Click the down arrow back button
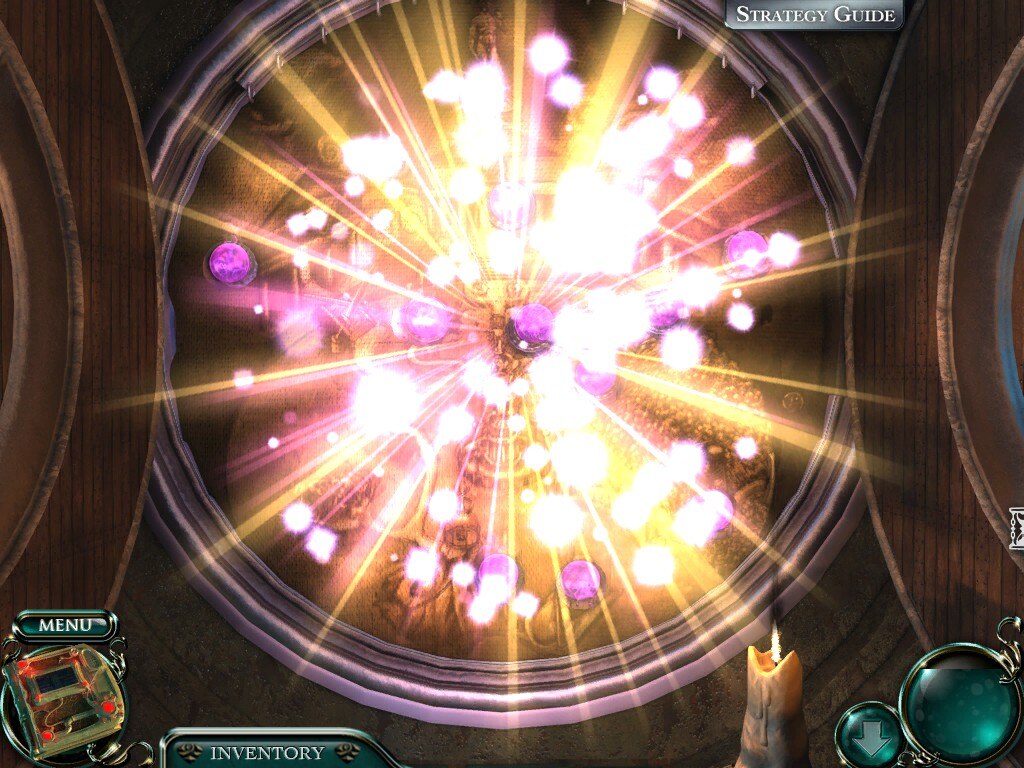1024x768 pixels. [866, 737]
